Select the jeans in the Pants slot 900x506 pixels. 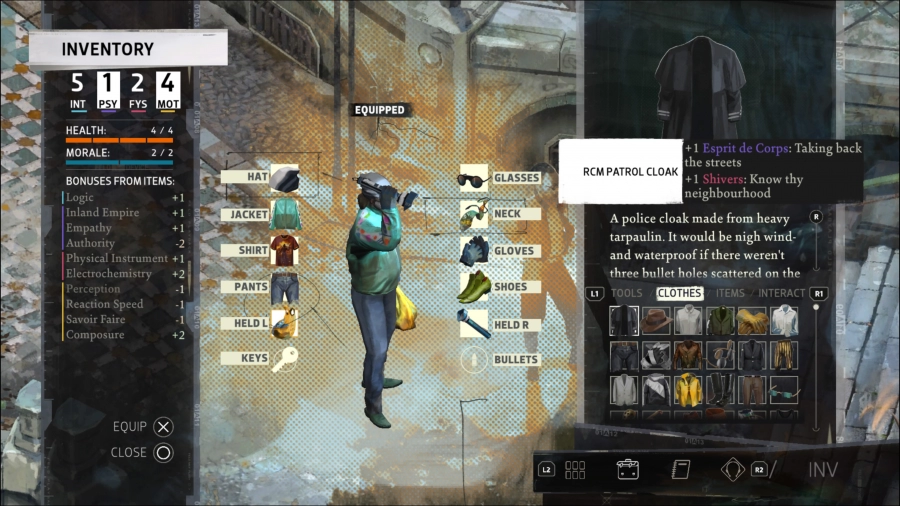point(284,287)
